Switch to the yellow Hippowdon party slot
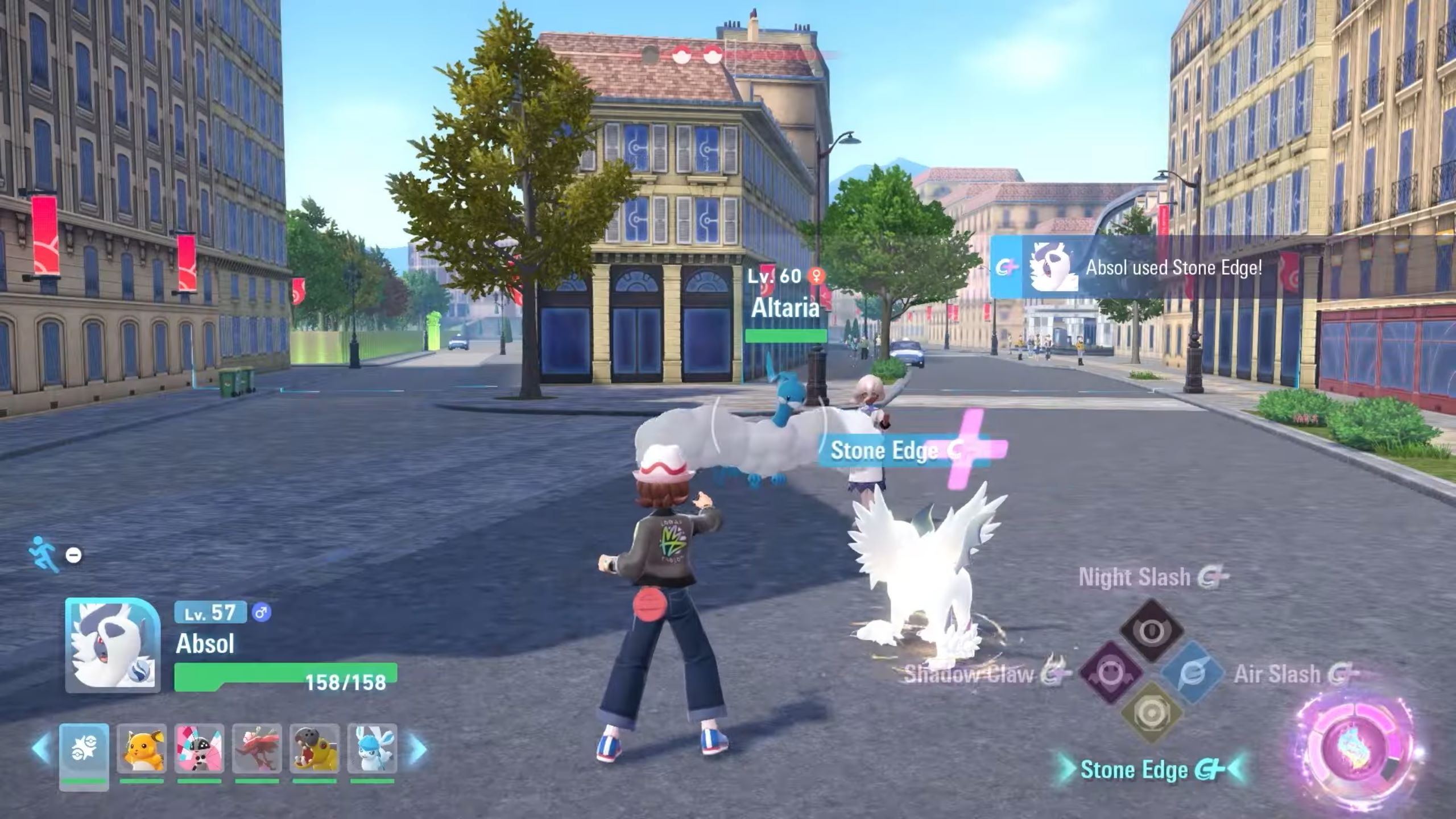Viewport: 1456px width, 819px height. point(315,750)
